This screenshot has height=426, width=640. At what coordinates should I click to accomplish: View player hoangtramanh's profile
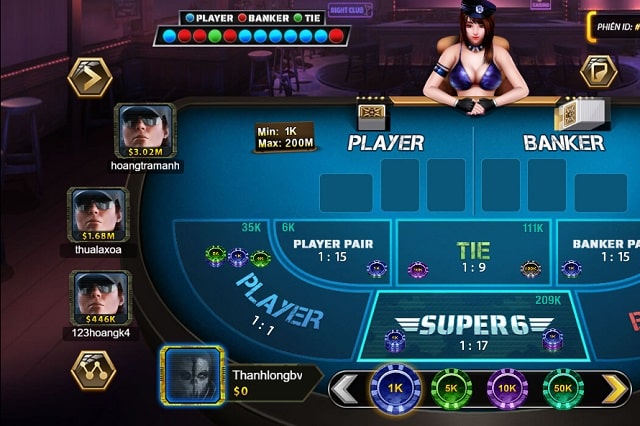pyautogui.click(x=147, y=131)
